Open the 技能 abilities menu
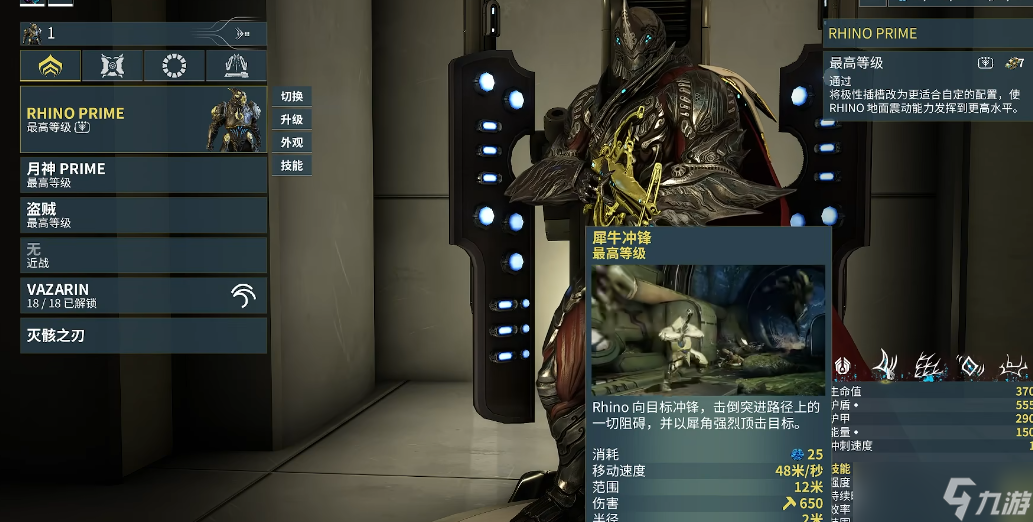Viewport: 1033px width, 522px height. click(291, 166)
